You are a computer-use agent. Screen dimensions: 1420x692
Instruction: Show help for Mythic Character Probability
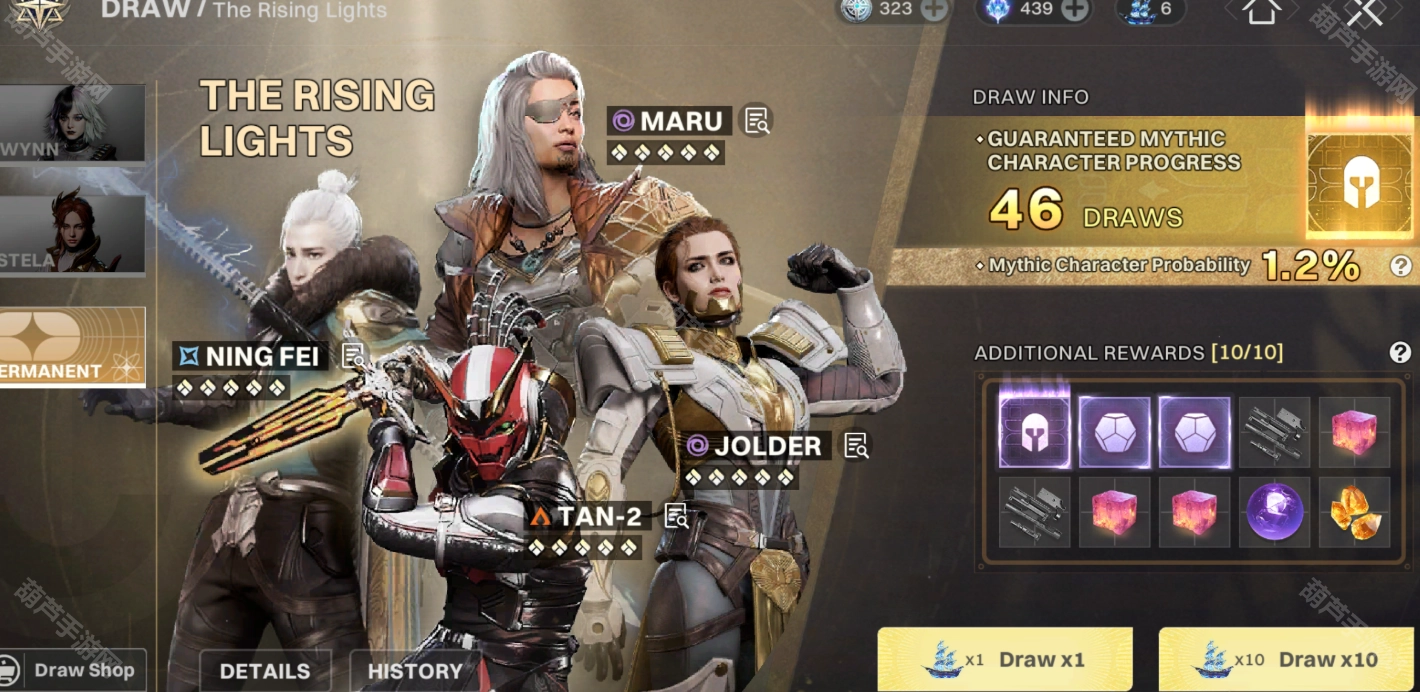point(1400,265)
